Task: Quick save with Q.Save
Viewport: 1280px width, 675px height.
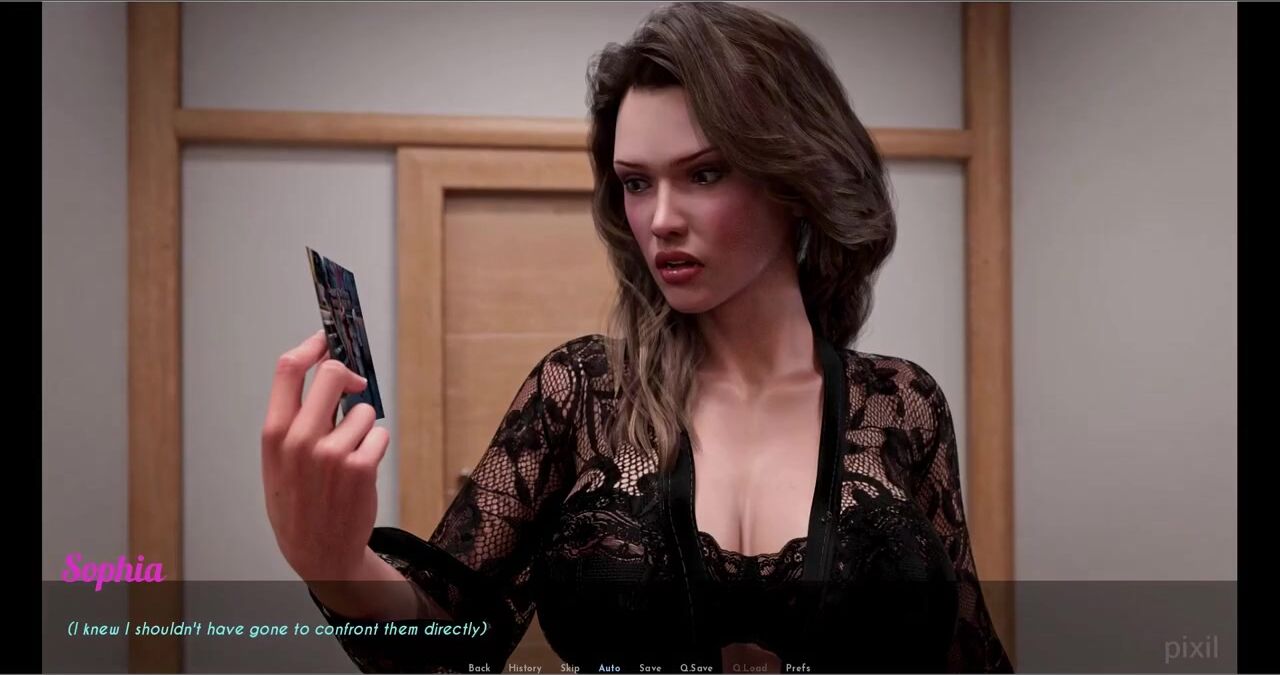Action: (x=696, y=668)
